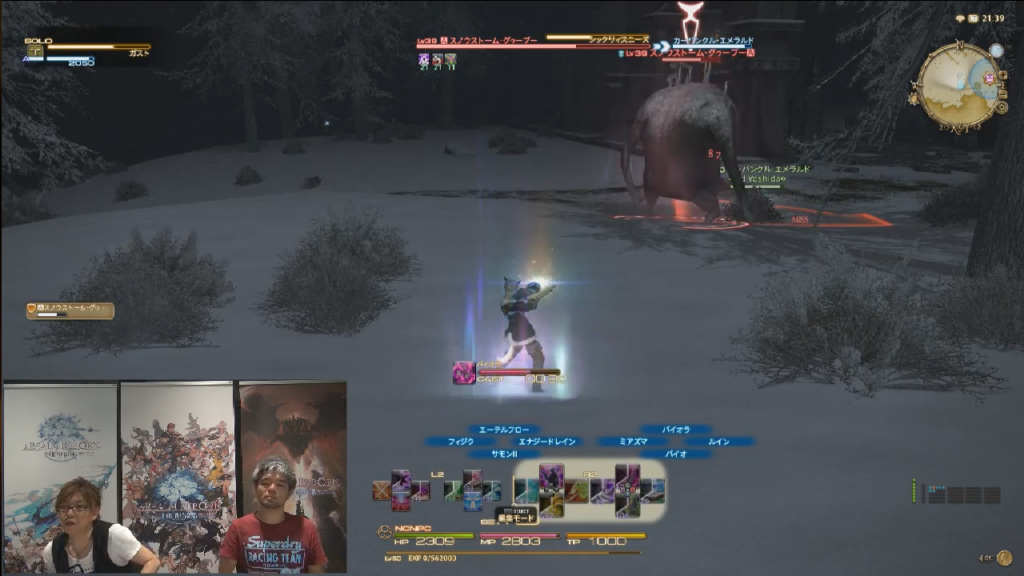The image size is (1024, 576).
Task: Select Snowstorm Goobbue in the enemy list
Action: [70, 311]
